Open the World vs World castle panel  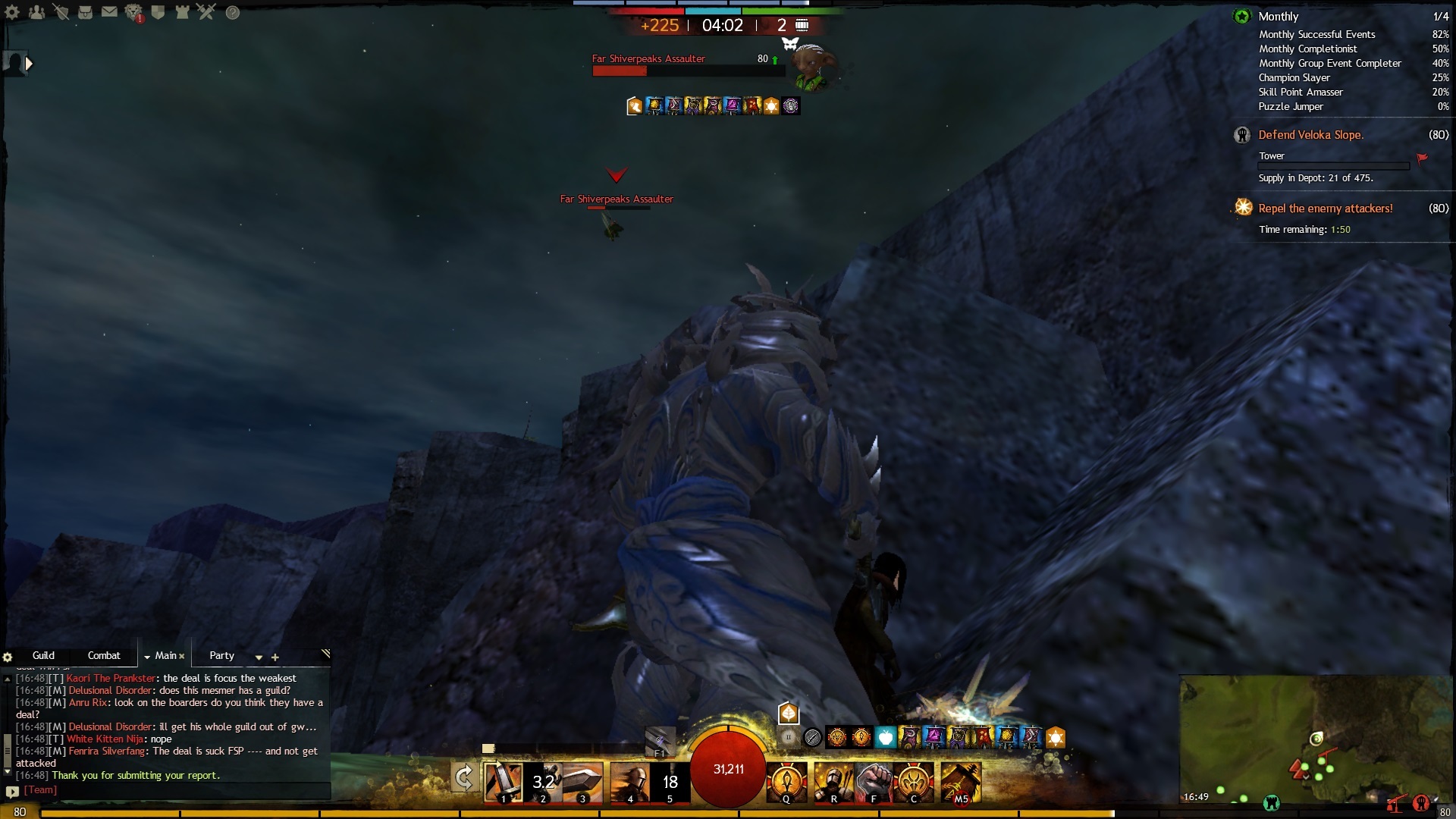pos(182,12)
